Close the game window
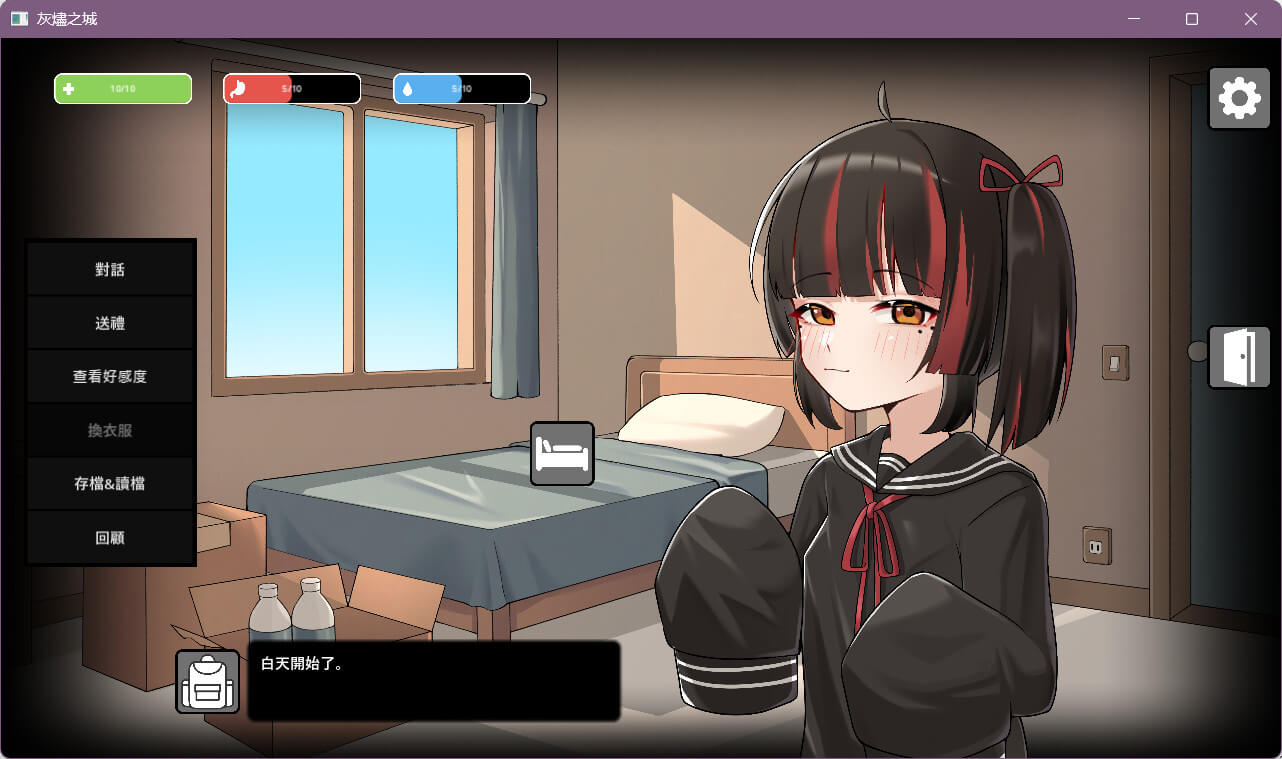 1250,19
